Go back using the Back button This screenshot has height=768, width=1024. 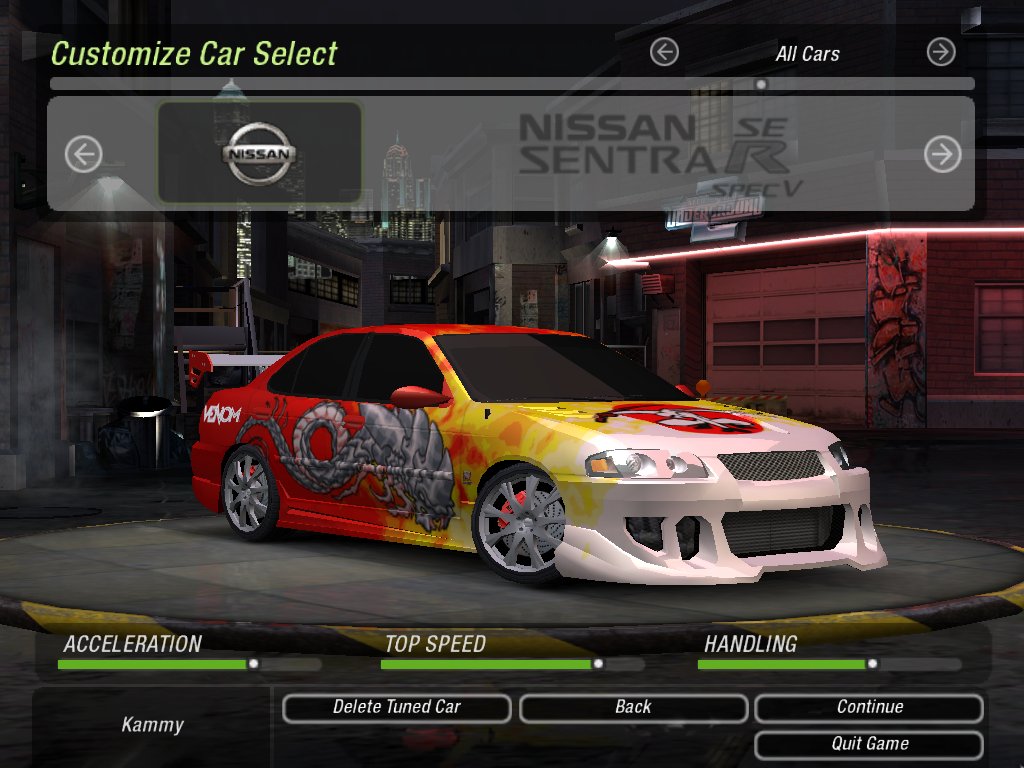tap(633, 708)
